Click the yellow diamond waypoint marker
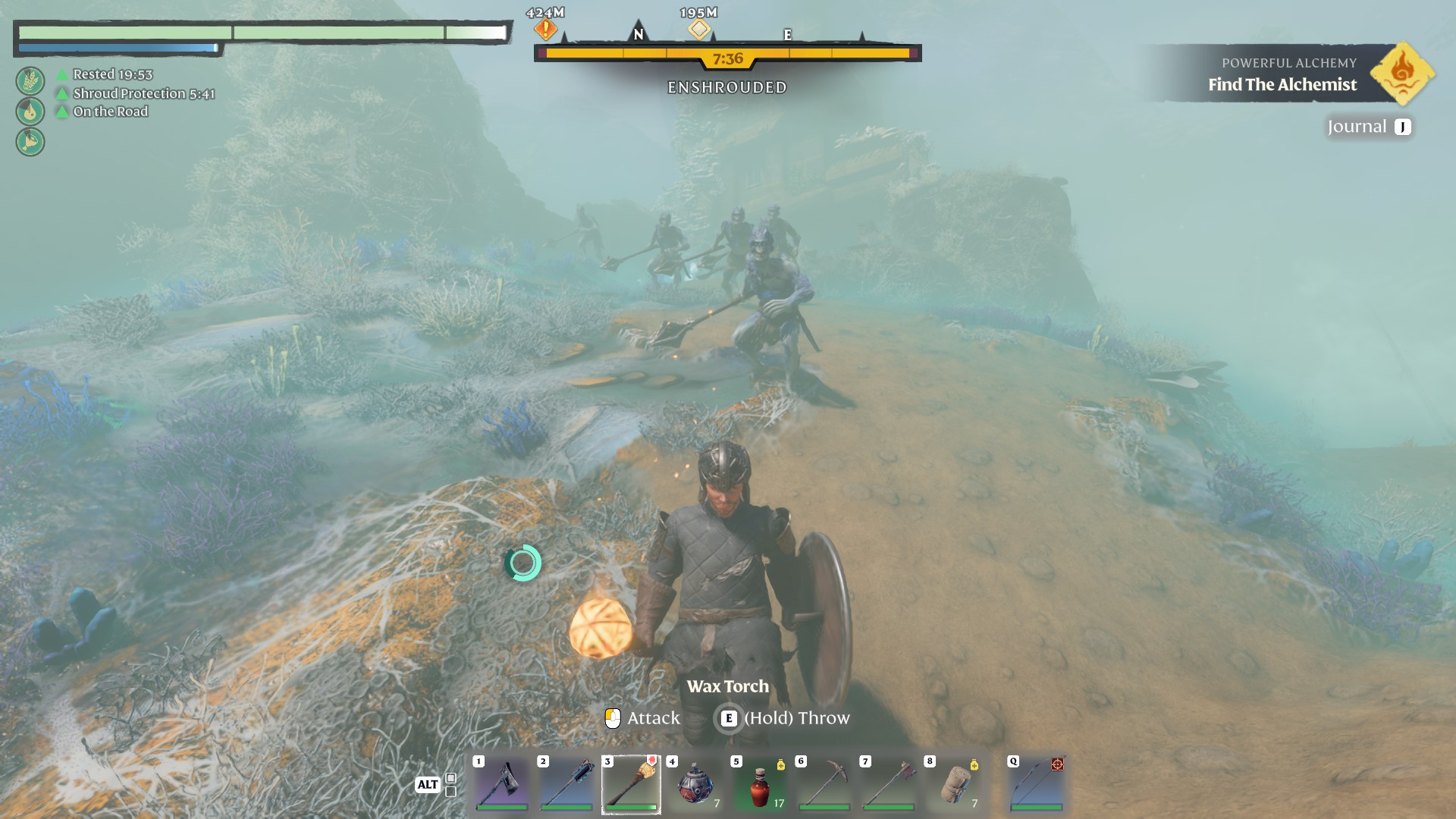This screenshot has width=1456, height=819. pyautogui.click(x=698, y=30)
